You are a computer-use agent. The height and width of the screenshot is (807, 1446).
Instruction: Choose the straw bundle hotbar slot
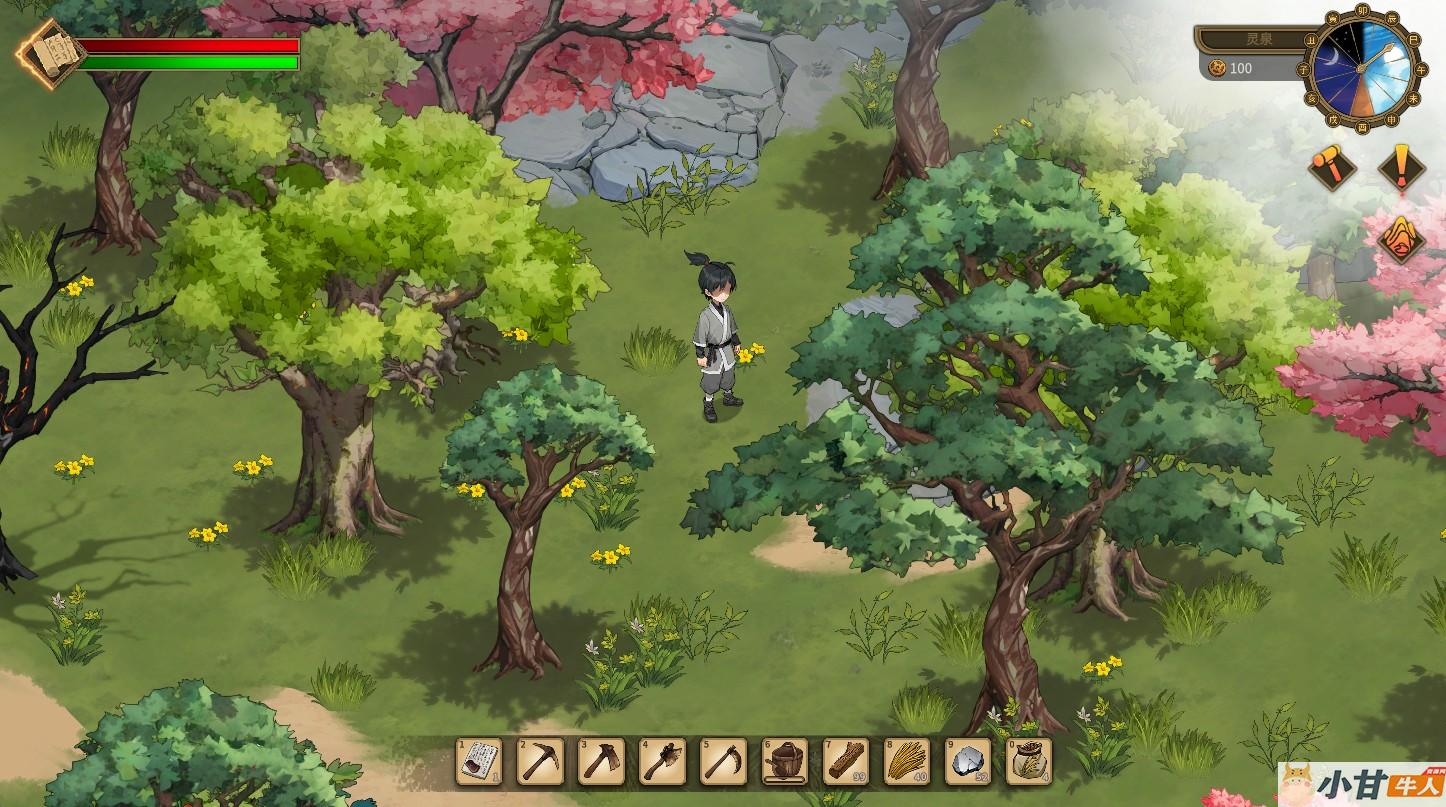coord(907,762)
